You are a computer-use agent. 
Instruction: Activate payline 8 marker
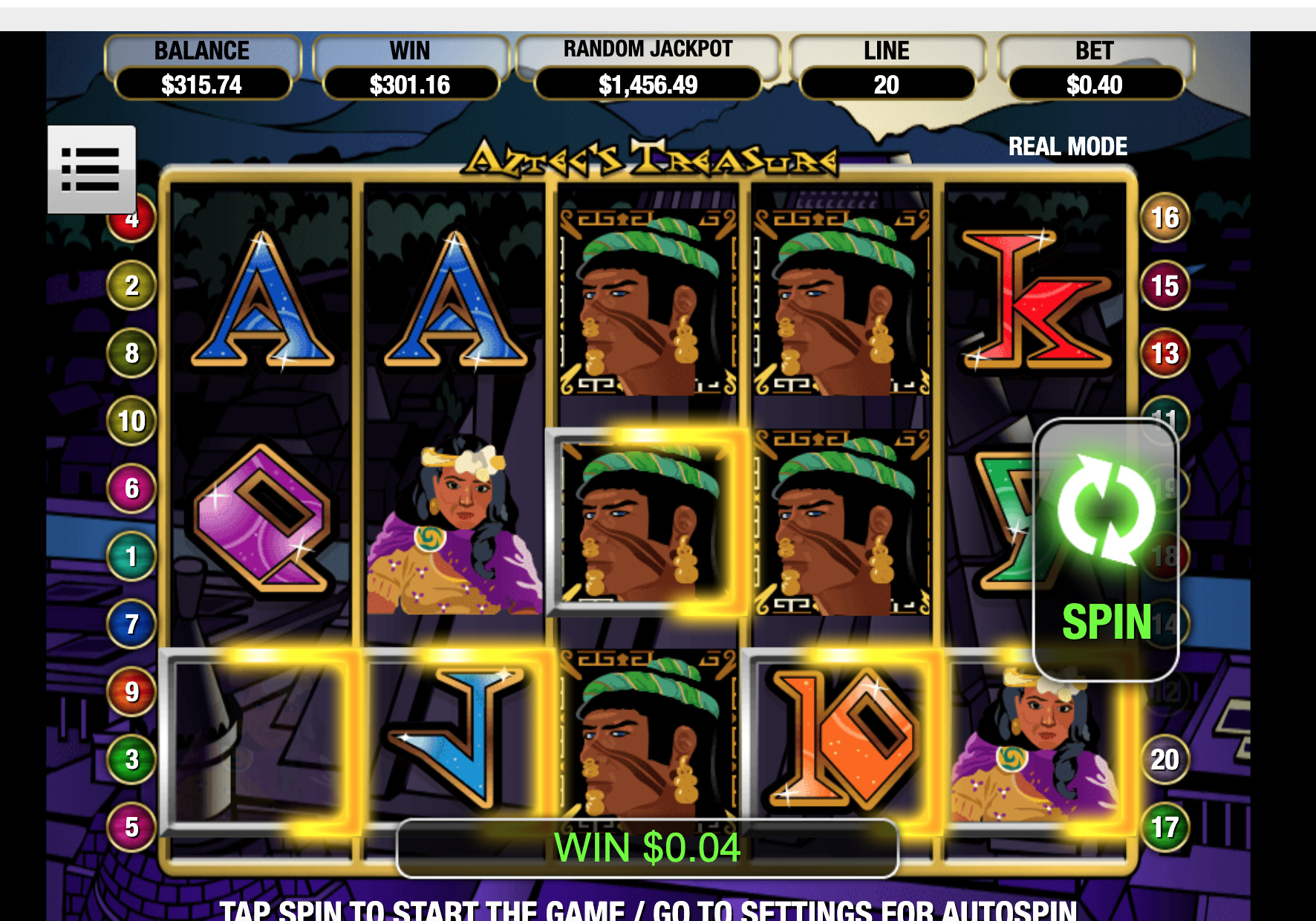[132, 354]
